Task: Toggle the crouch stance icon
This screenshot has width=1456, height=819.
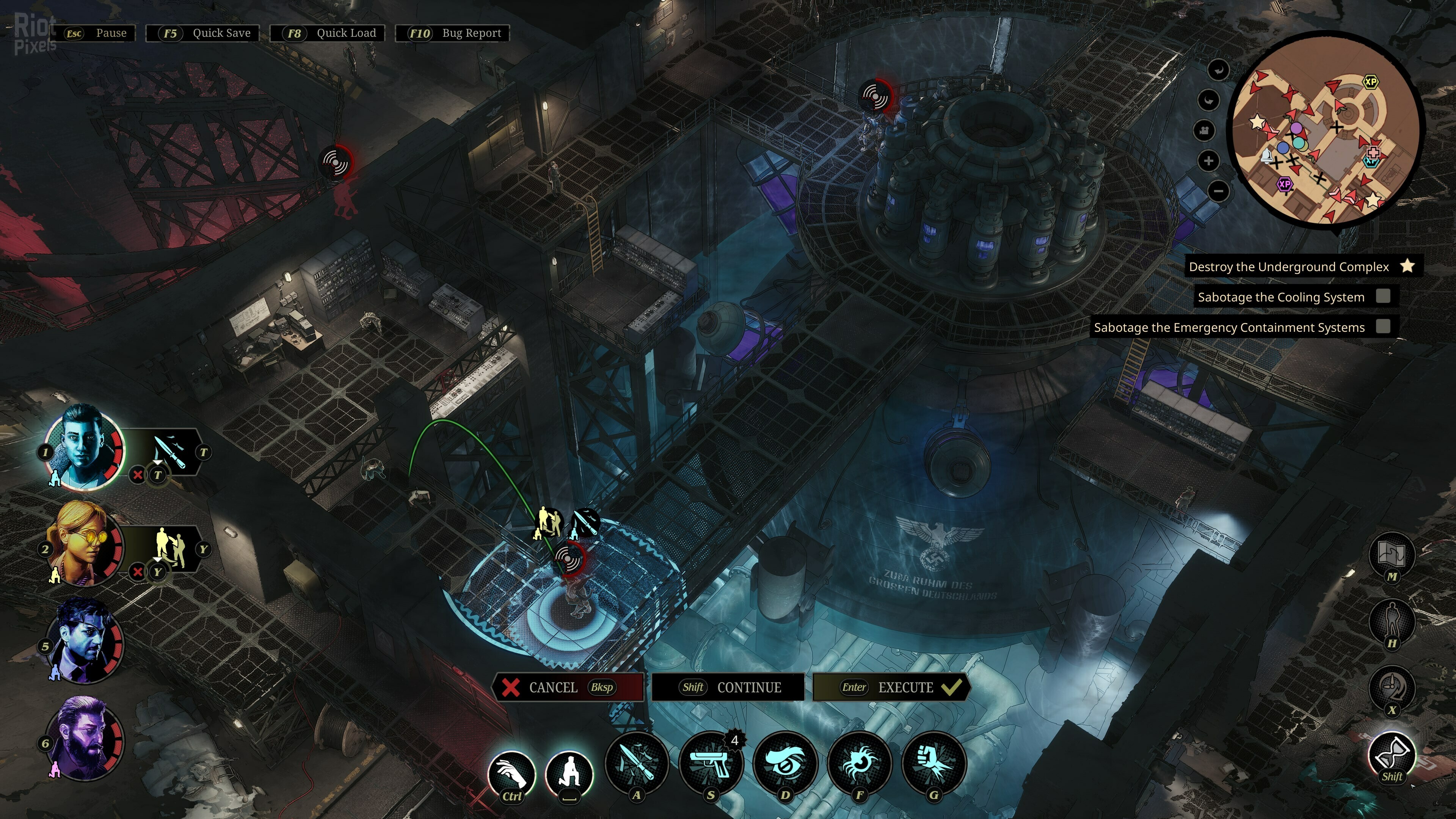Action: (x=569, y=773)
